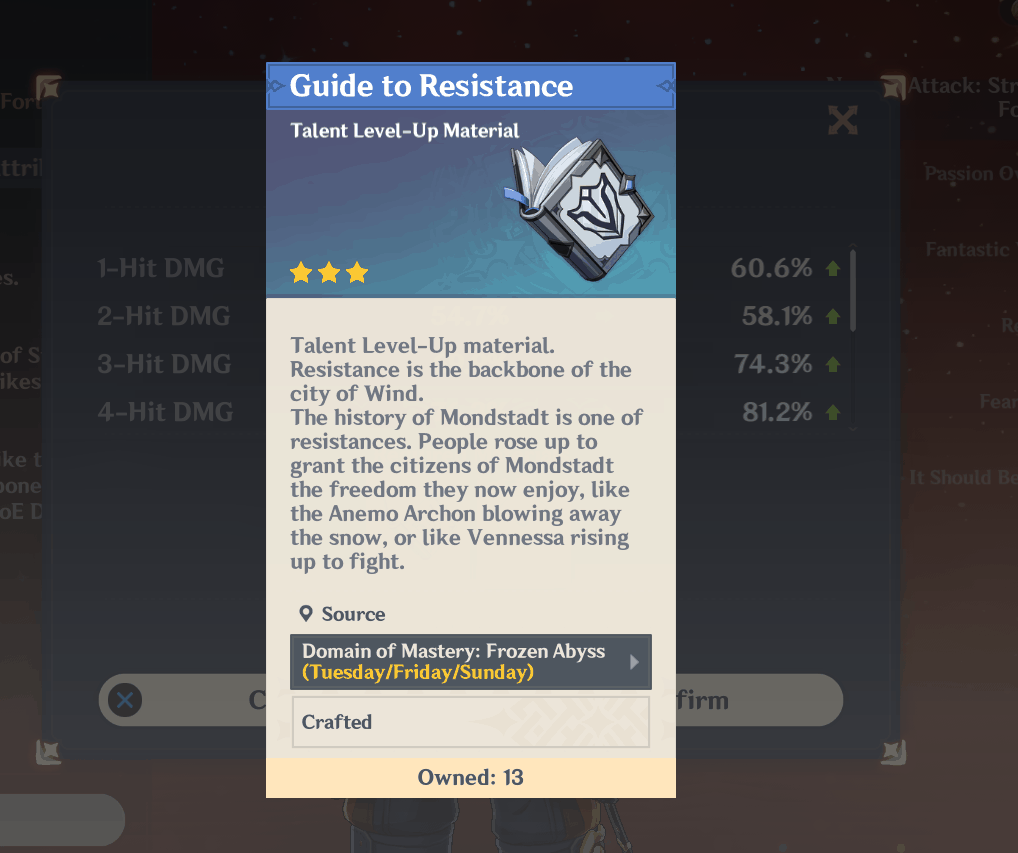Confirm the talent level-up
Image resolution: width=1018 pixels, height=853 pixels.
coord(758,700)
